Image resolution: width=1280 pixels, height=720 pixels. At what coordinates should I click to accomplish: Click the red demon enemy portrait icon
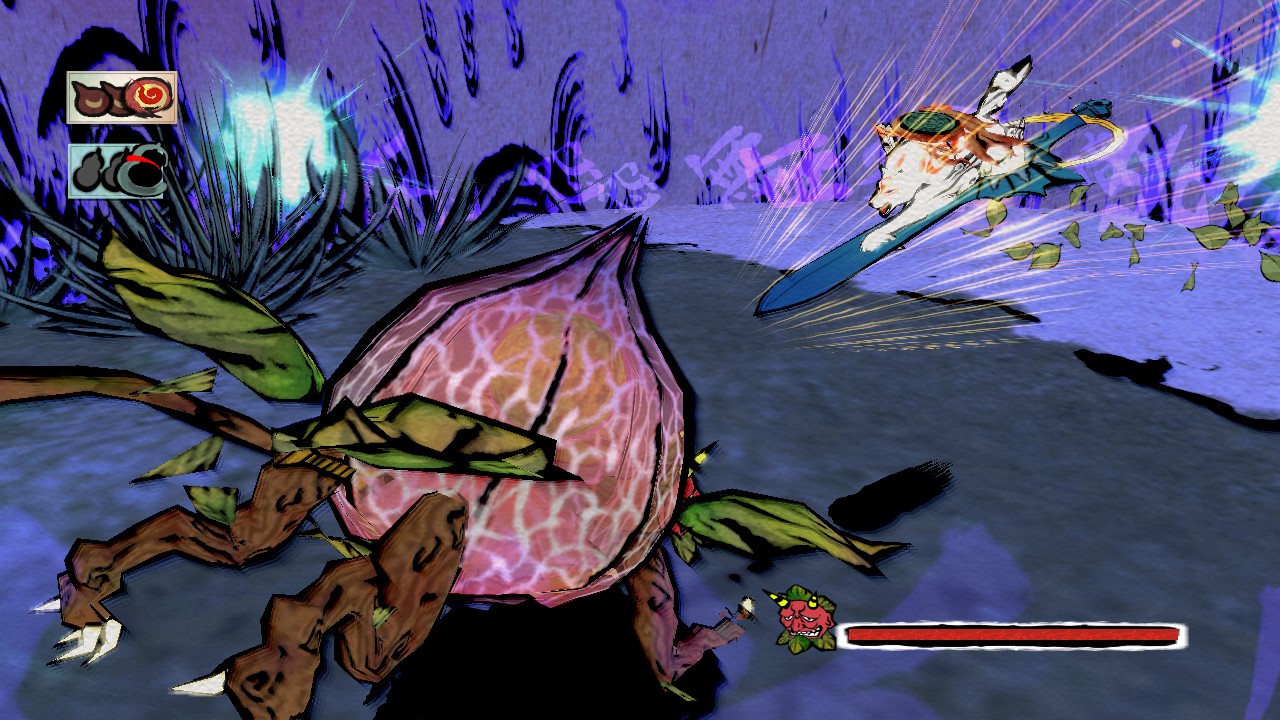[x=803, y=620]
